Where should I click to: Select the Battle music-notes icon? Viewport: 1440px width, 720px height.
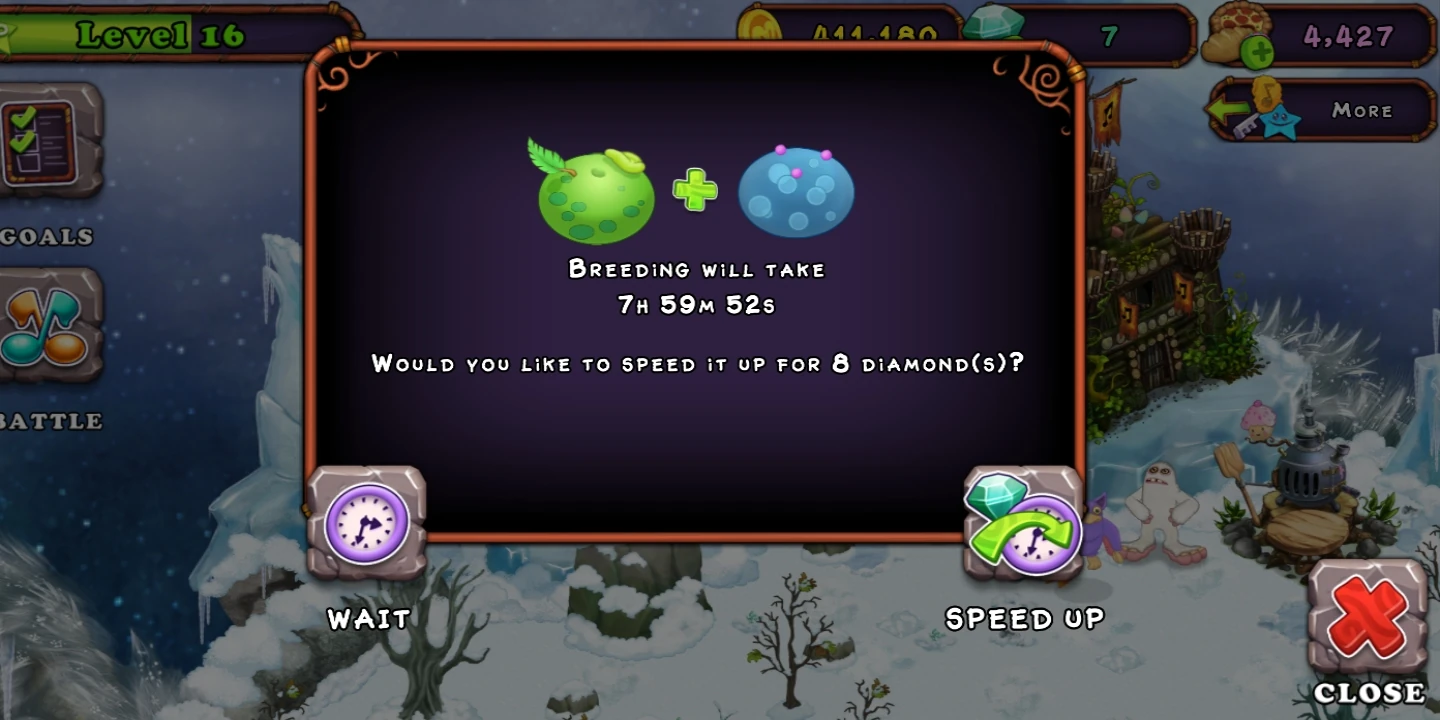pos(45,325)
